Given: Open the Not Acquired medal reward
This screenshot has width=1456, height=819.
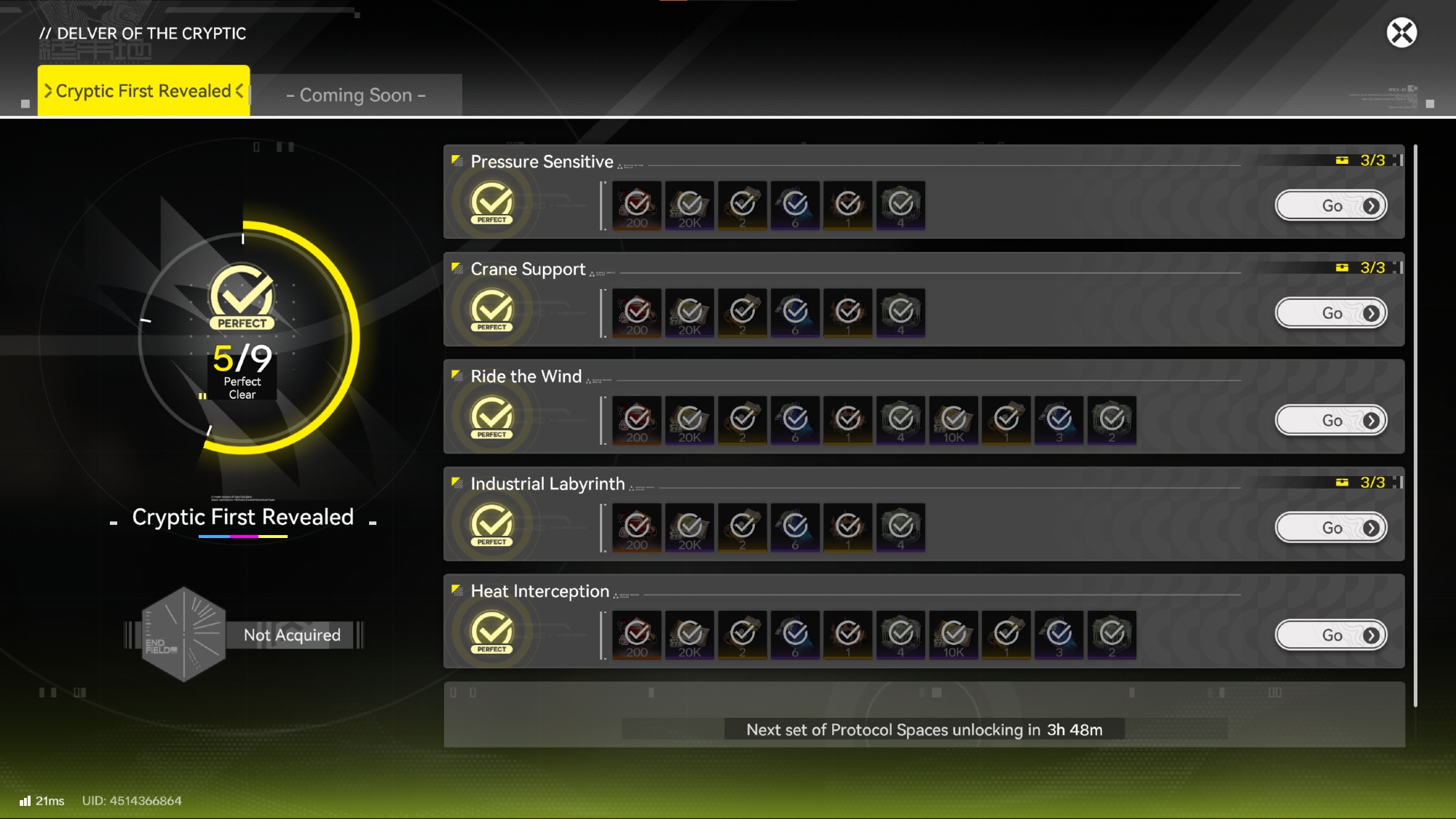Looking at the screenshot, I should pos(243,635).
